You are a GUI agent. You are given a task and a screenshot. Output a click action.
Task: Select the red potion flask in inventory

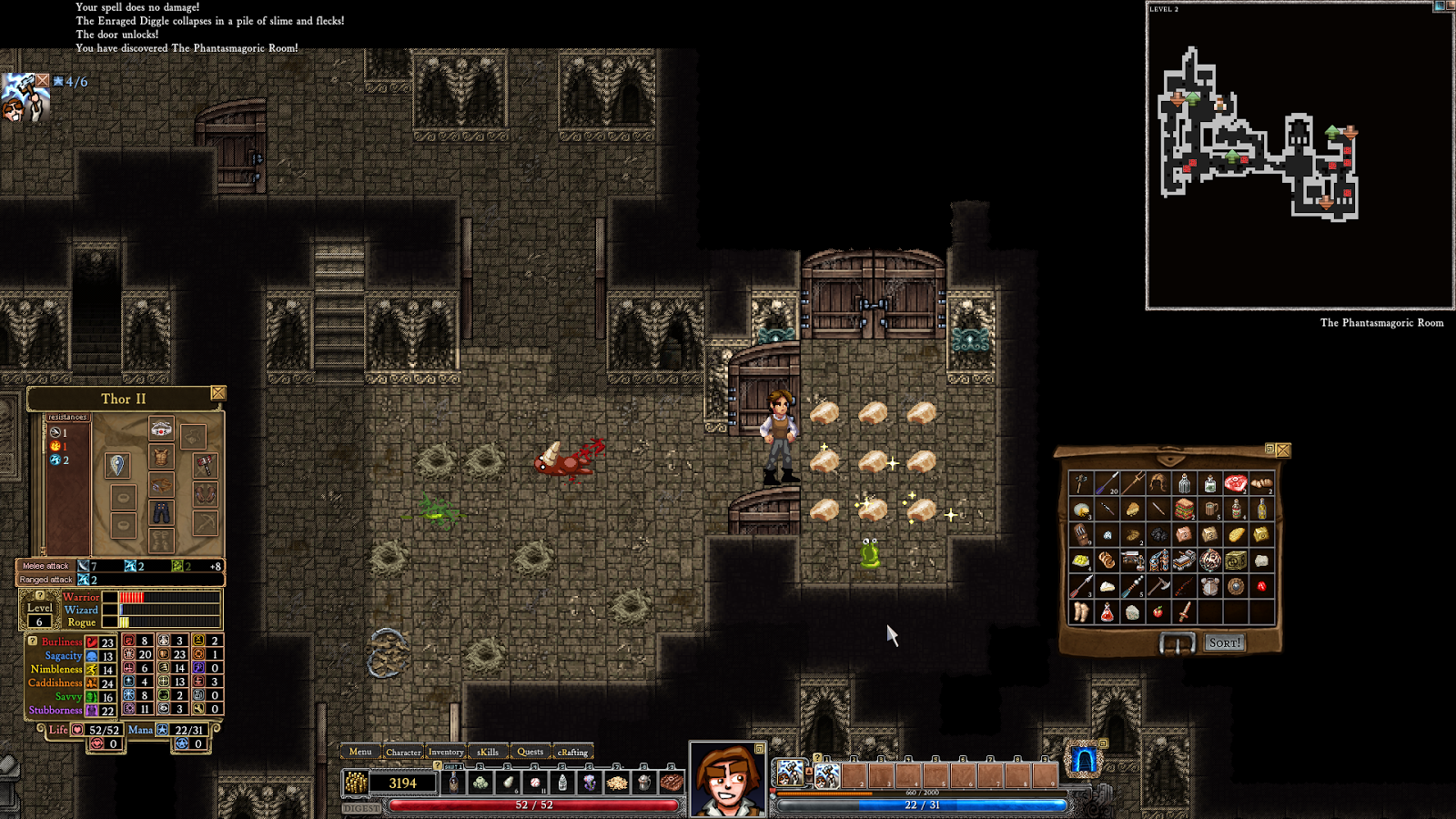click(x=1107, y=612)
